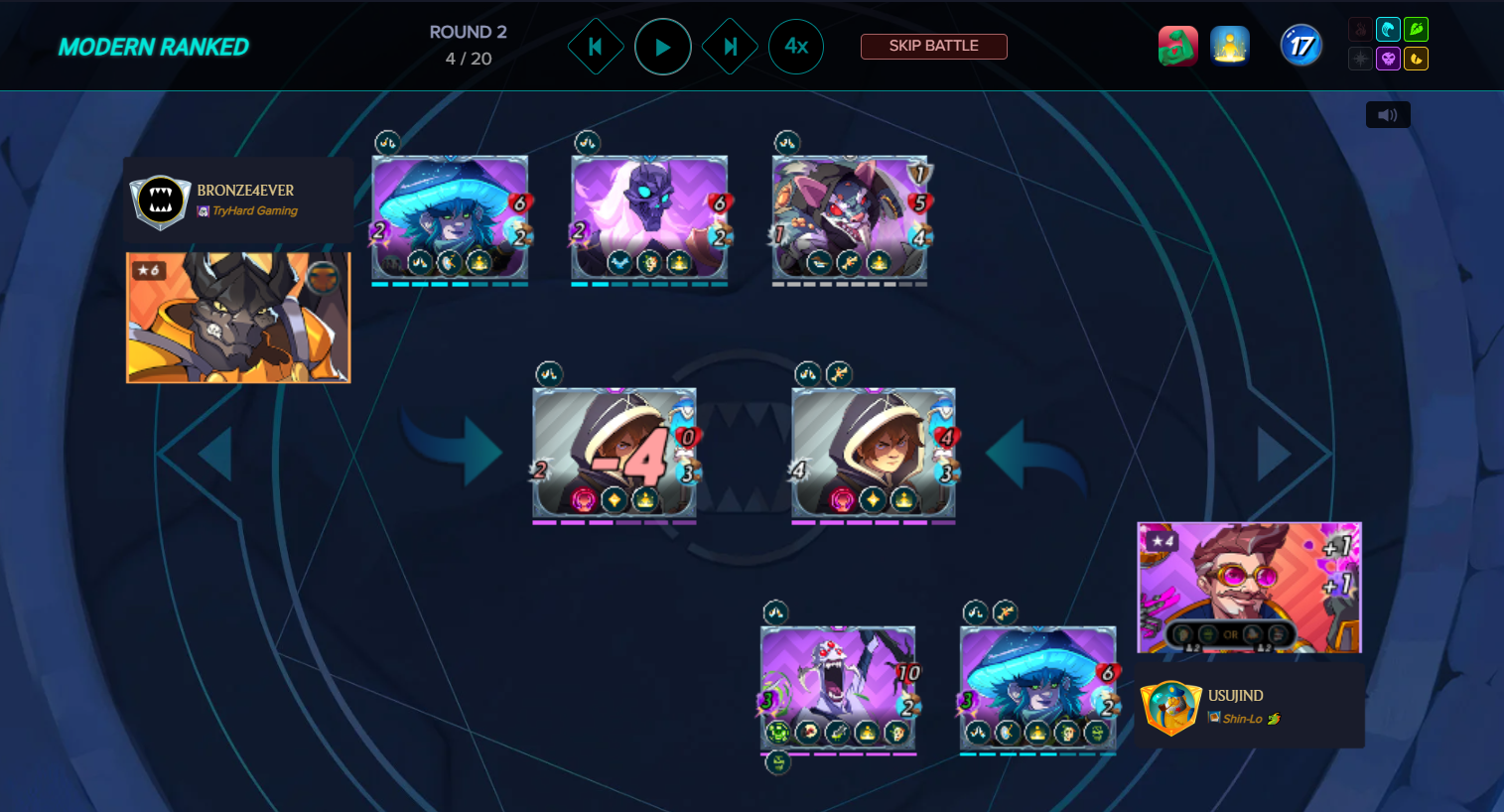View the glowing meditation ruleset icon
The width and height of the screenshot is (1504, 812).
click(x=1229, y=46)
